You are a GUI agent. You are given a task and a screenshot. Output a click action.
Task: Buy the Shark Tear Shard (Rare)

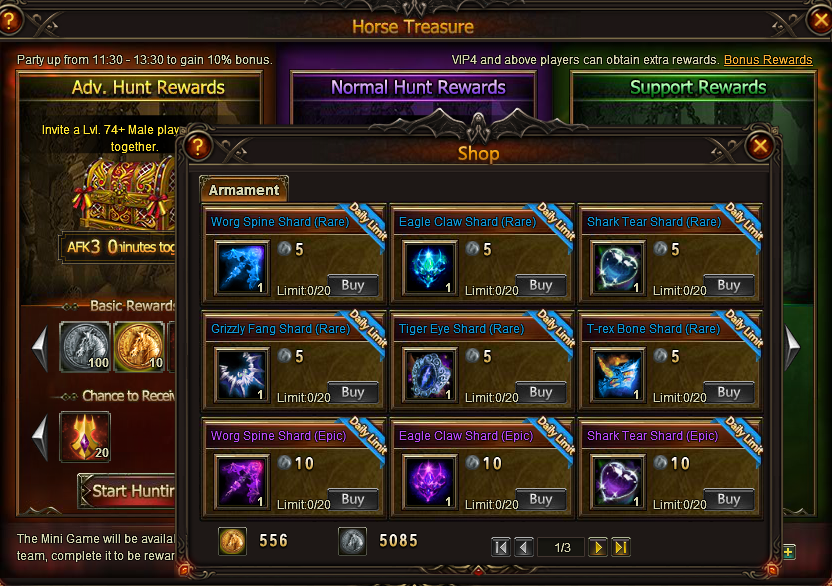tap(729, 285)
